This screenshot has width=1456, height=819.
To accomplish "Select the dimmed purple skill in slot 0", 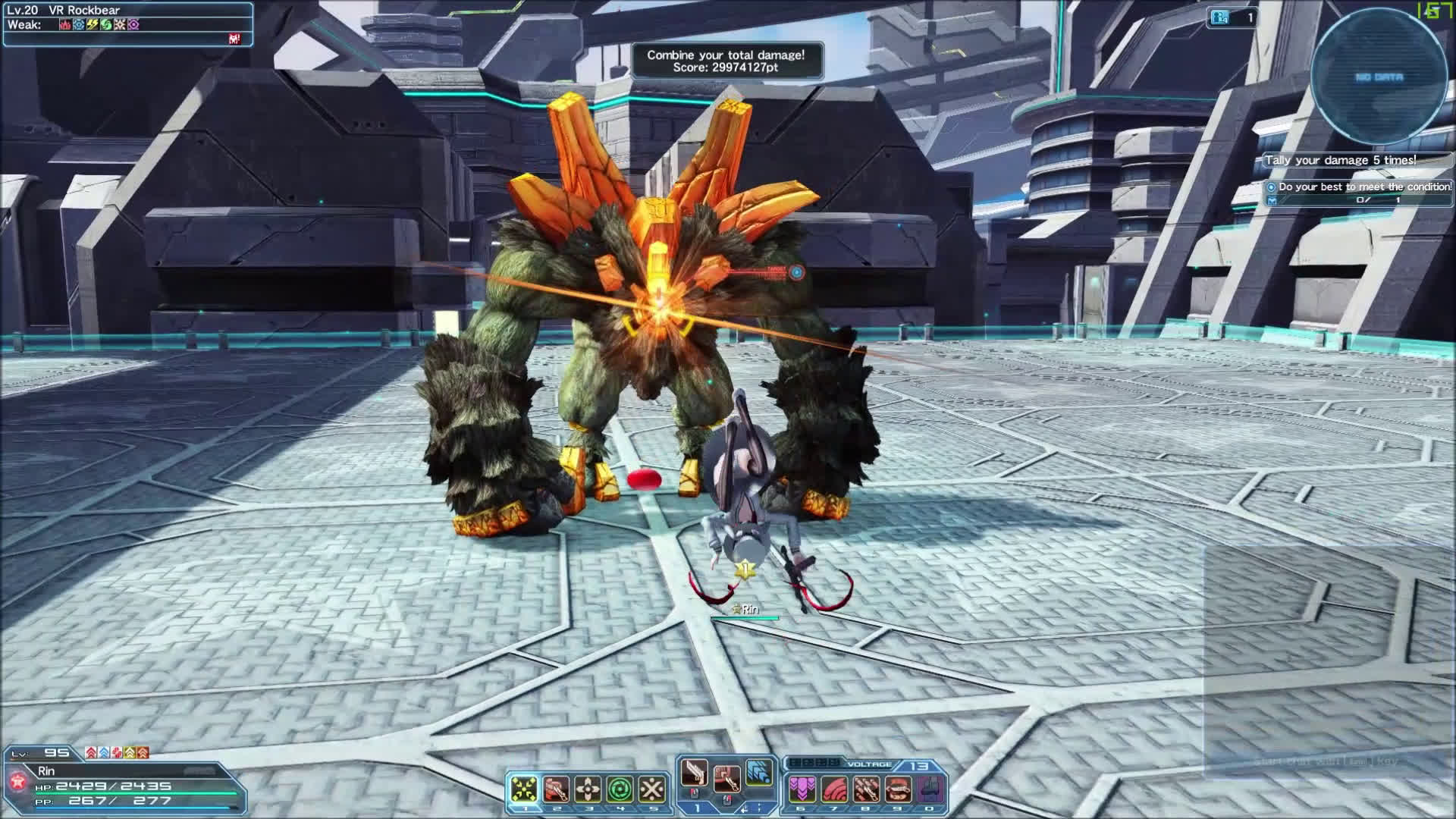I will click(x=931, y=789).
